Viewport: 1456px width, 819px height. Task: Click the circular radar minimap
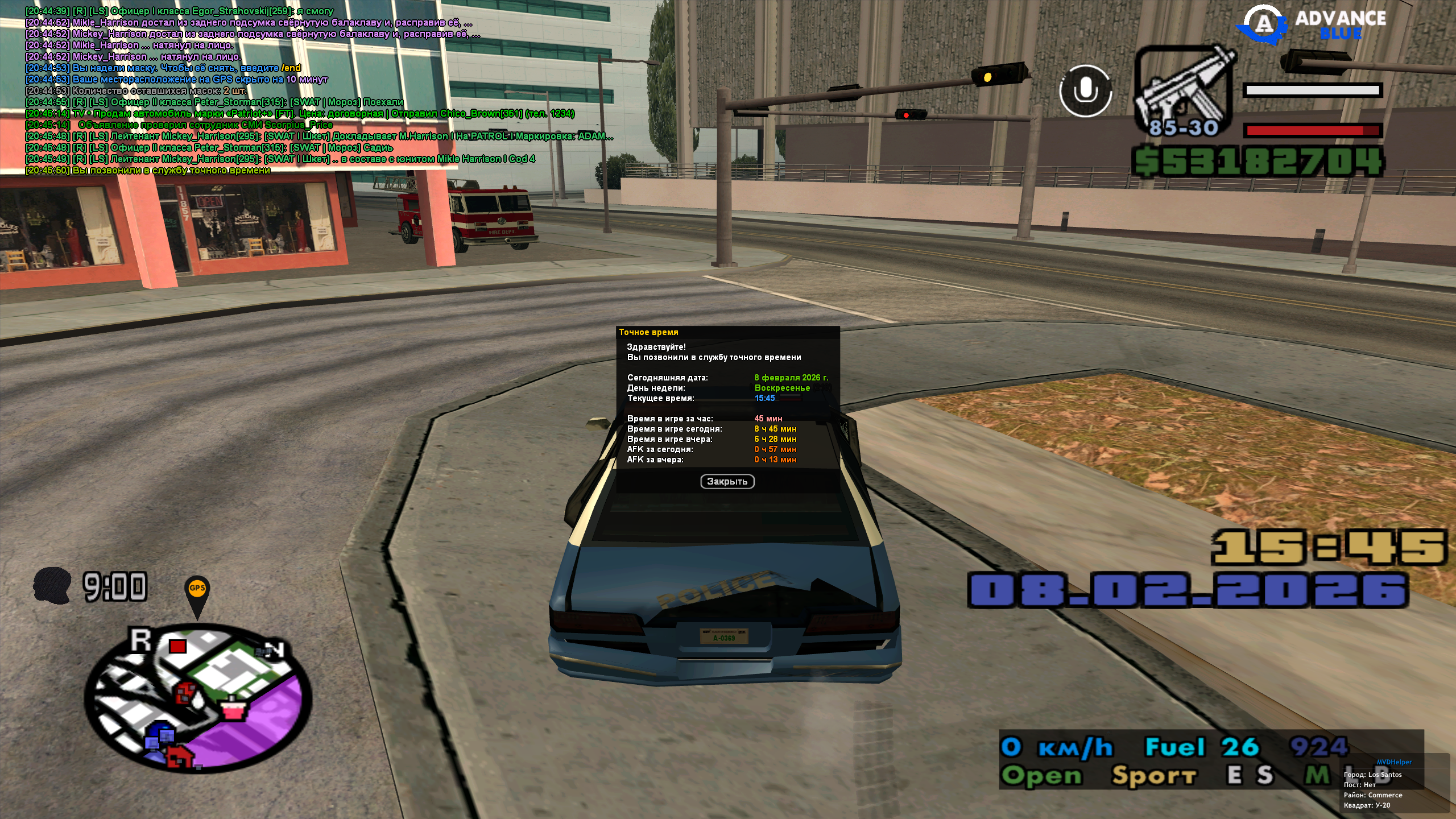coord(198,698)
